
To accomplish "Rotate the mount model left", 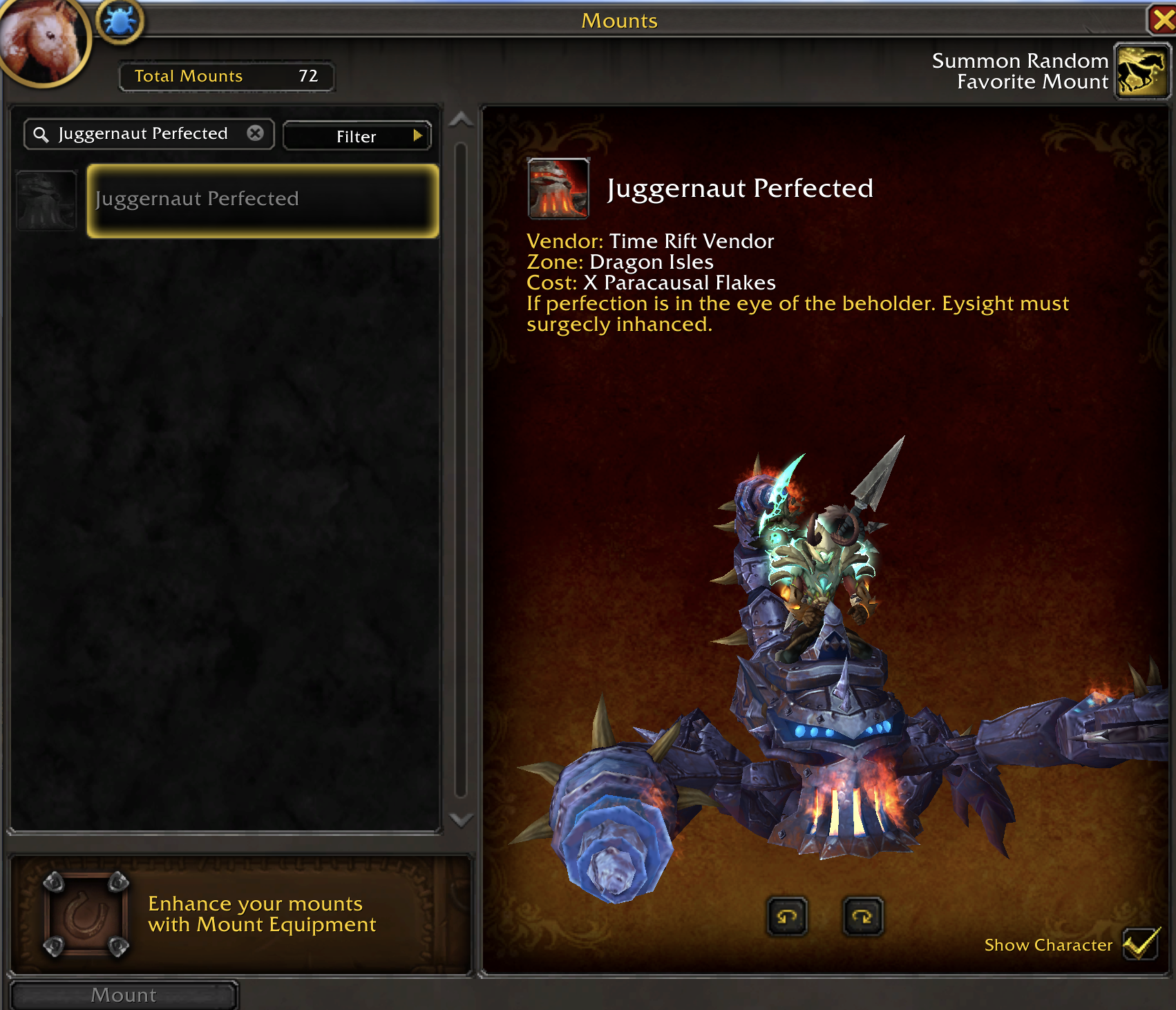I will point(787,917).
